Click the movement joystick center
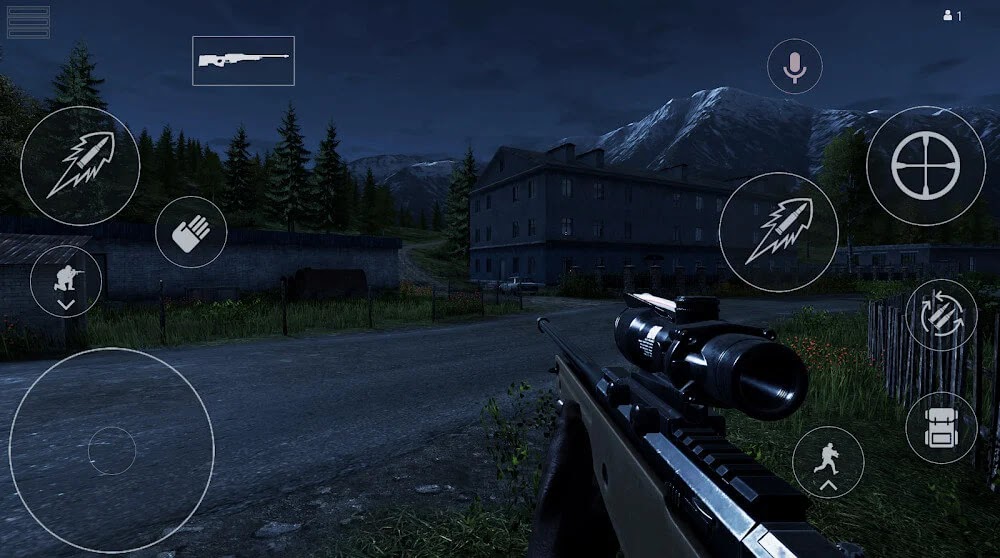Viewport: 1000px width, 558px height. tap(112, 451)
